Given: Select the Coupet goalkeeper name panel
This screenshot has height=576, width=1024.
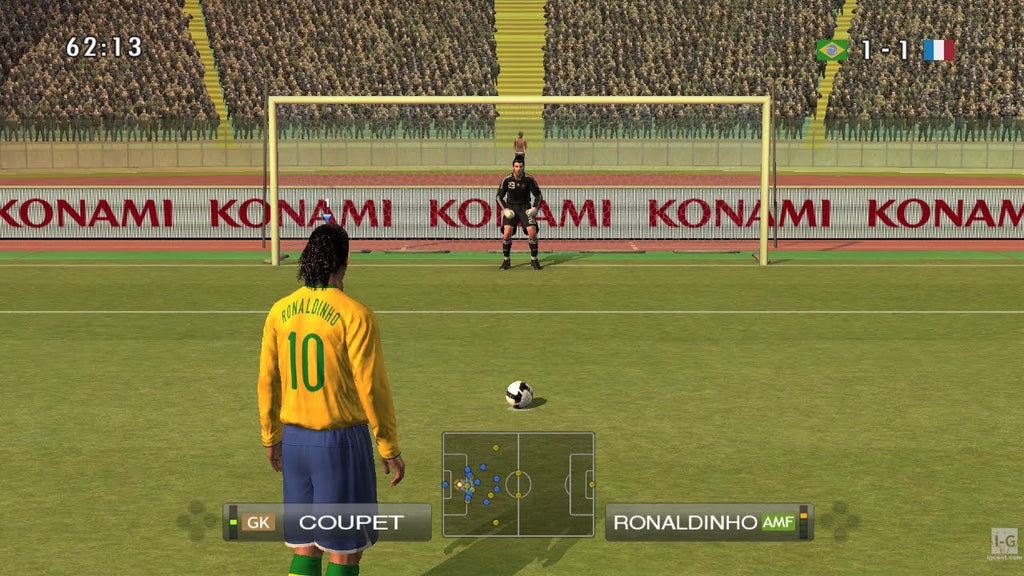Looking at the screenshot, I should (328, 522).
